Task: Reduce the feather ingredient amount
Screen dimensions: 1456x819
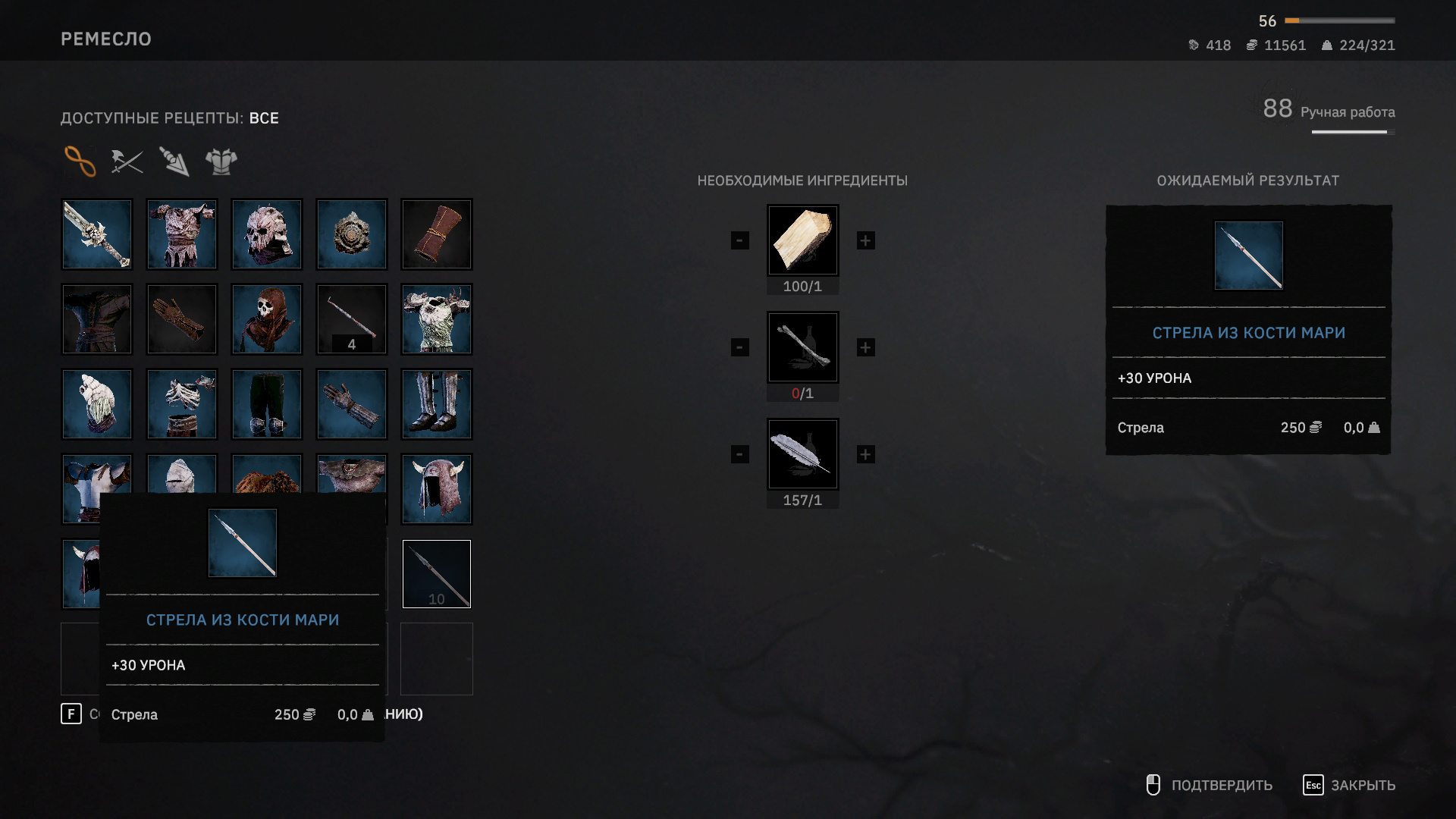Action: pyautogui.click(x=740, y=454)
